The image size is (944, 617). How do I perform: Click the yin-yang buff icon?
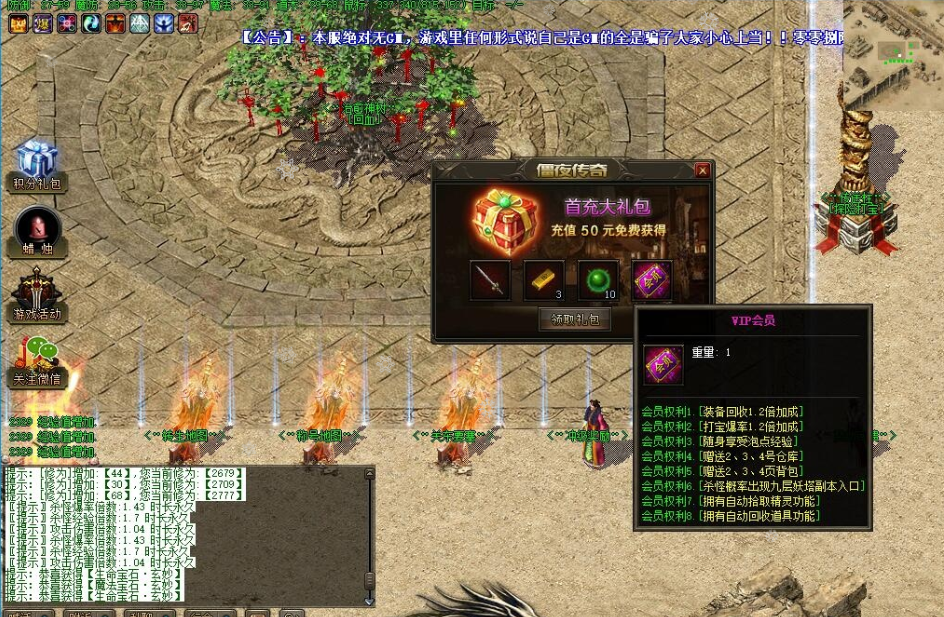click(91, 24)
